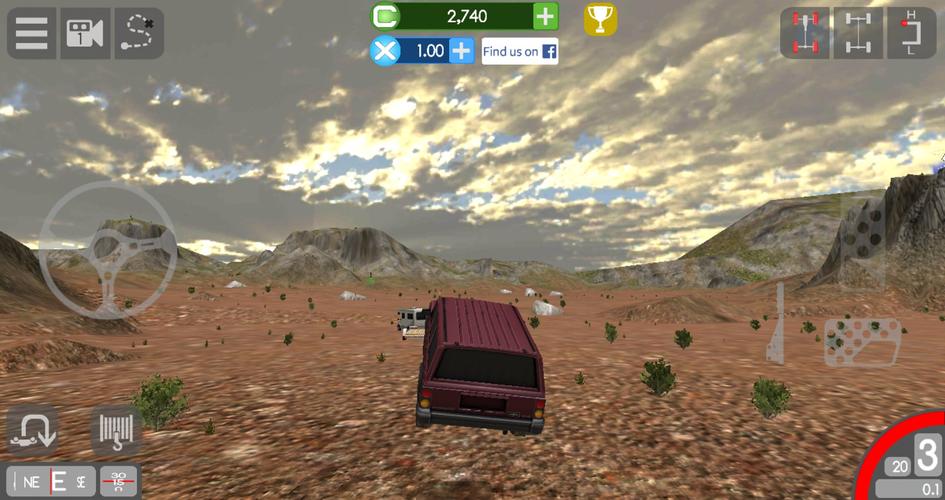The height and width of the screenshot is (500, 945).
Task: Hit the brake pedal
Action: pyautogui.click(x=863, y=343)
